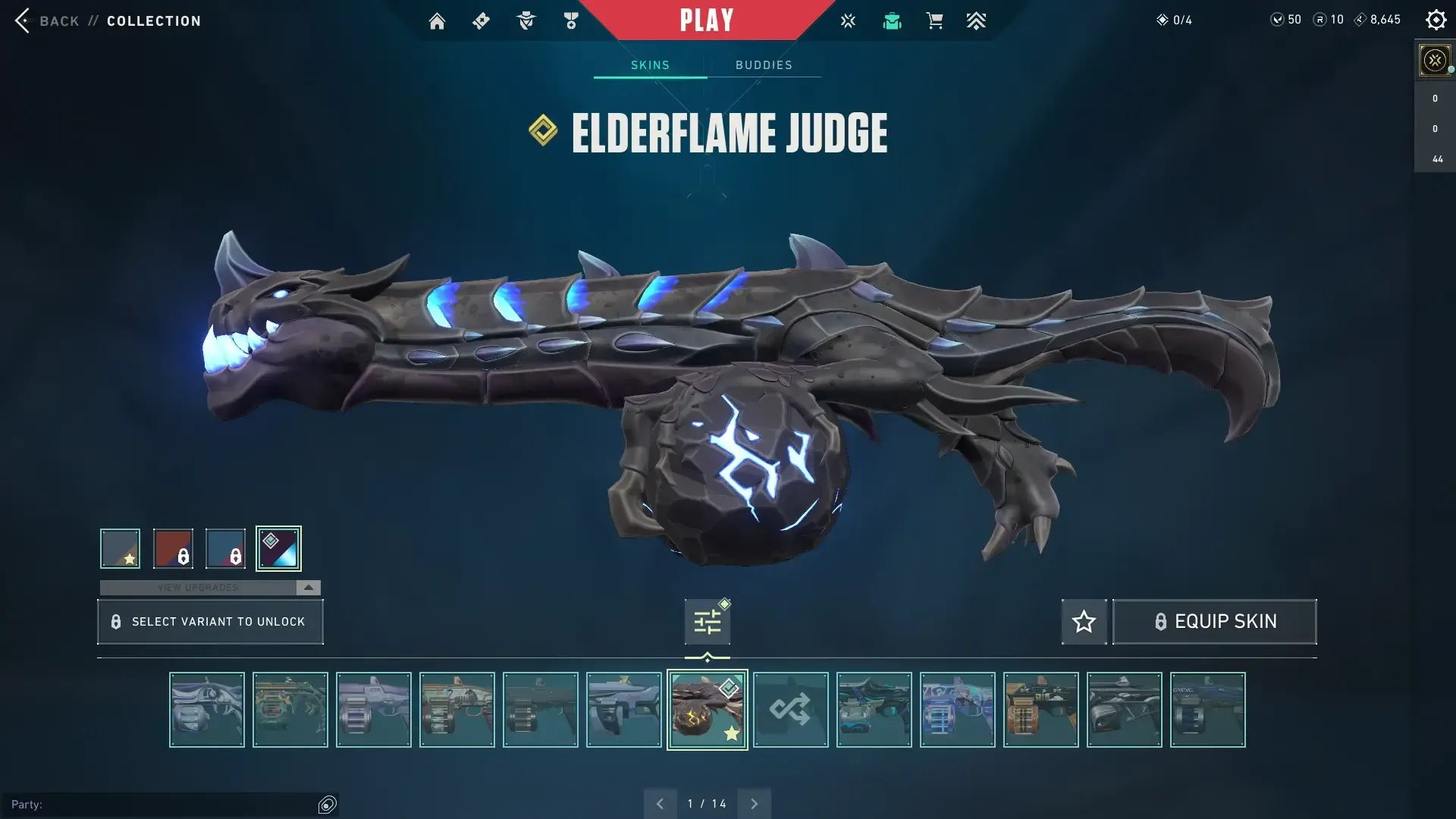
Task: Go back via the Collection breadcrumb
Action: tap(152, 20)
